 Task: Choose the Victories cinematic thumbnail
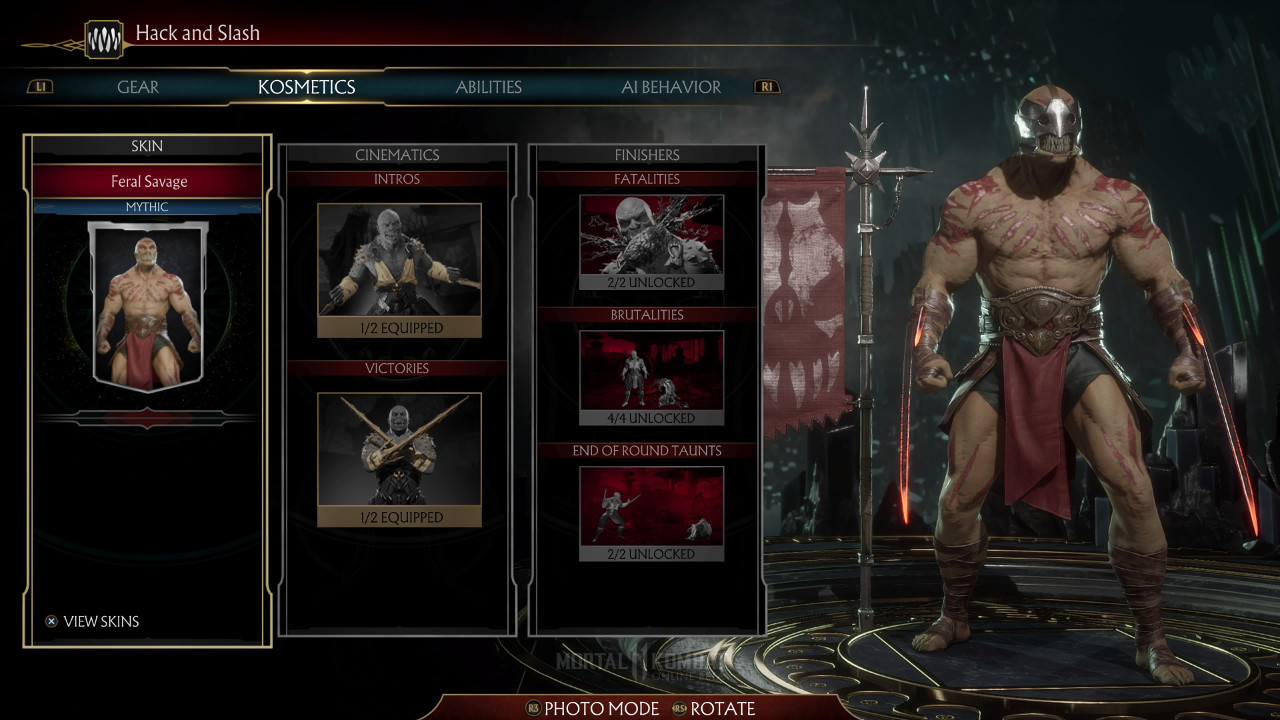[x=399, y=458]
